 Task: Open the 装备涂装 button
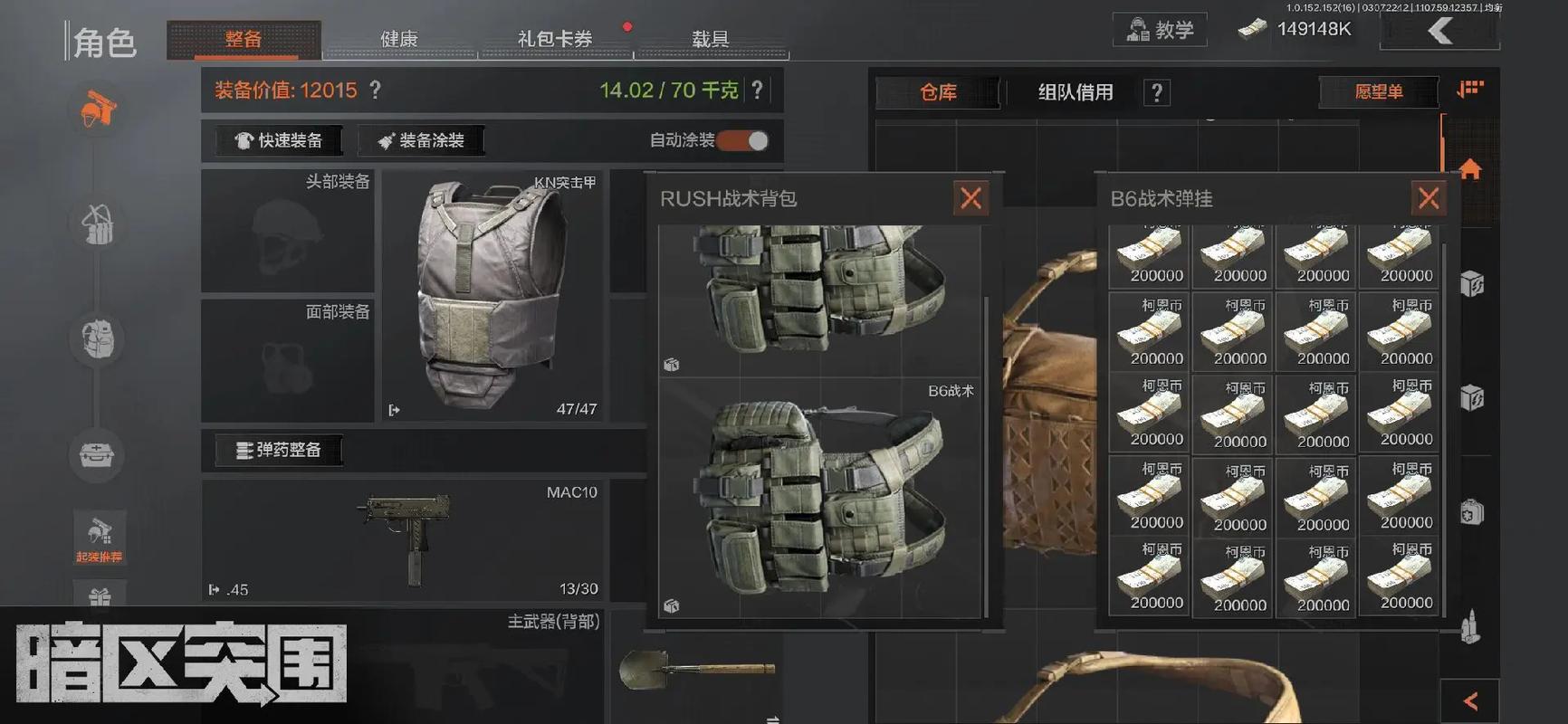pyautogui.click(x=421, y=140)
